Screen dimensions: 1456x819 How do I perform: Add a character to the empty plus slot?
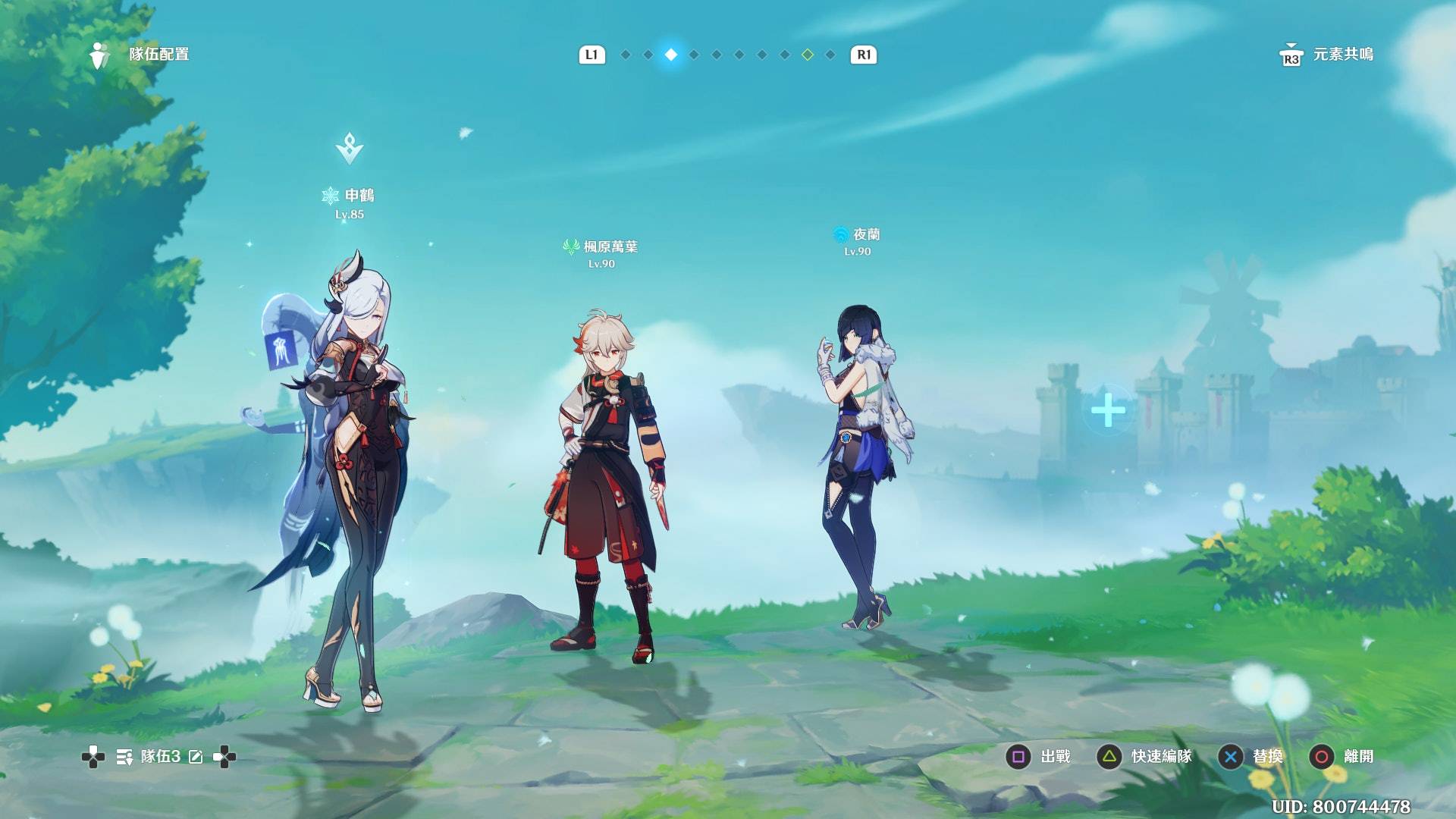[x=1108, y=410]
